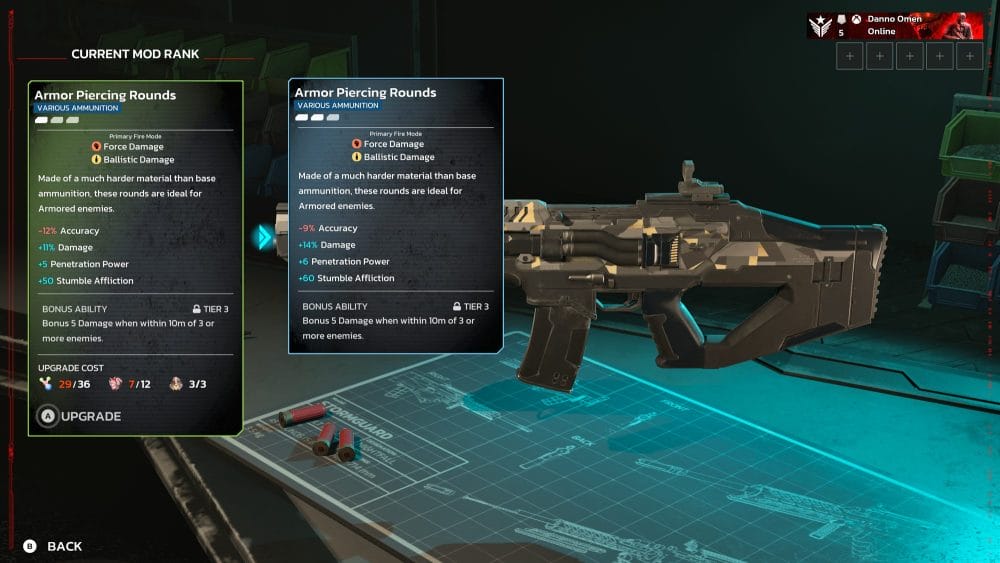Select the upgraded mod card with -9% Accuracy
Image resolution: width=1000 pixels, height=563 pixels.
pos(395,215)
